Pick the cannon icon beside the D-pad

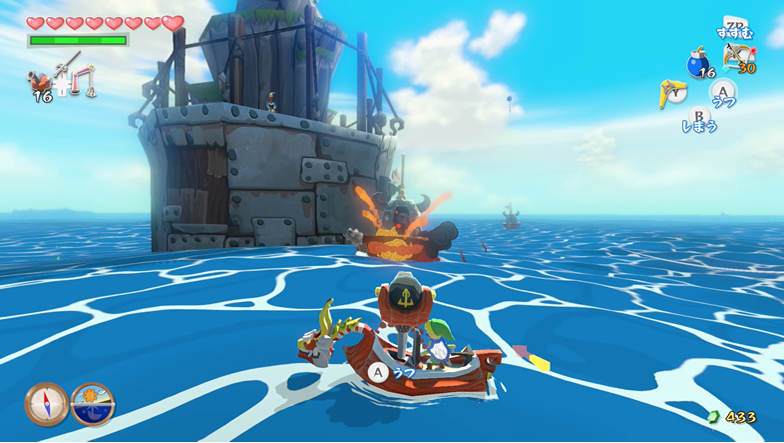coord(41,80)
